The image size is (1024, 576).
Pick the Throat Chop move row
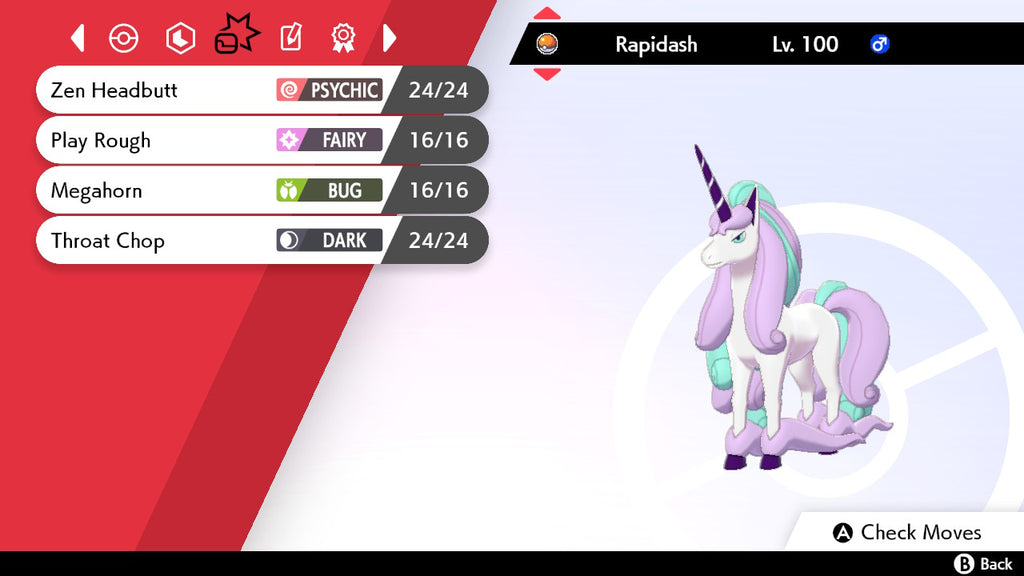[260, 240]
